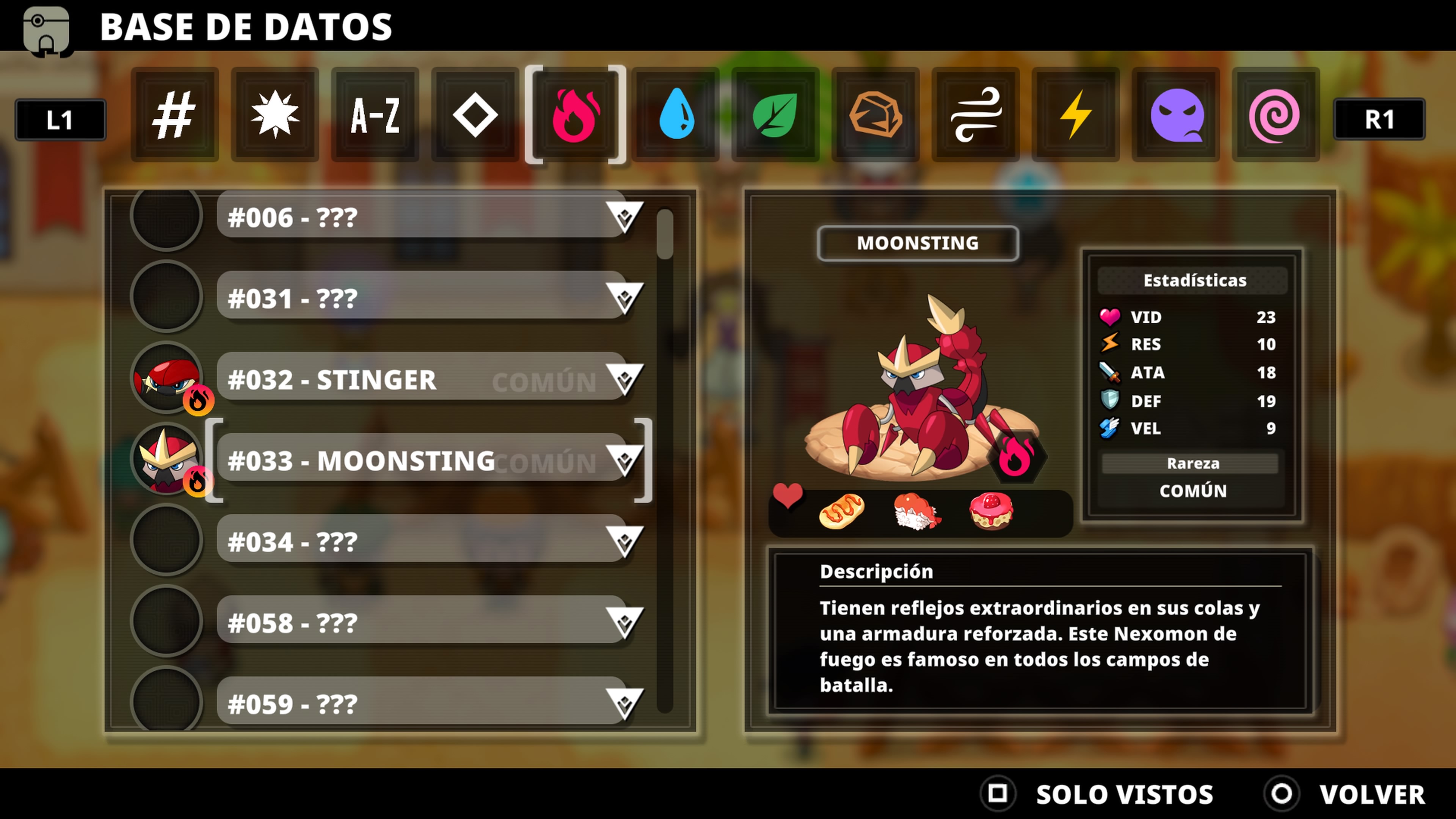Select unknown entry #006
The height and width of the screenshot is (819, 1456).
click(421, 218)
